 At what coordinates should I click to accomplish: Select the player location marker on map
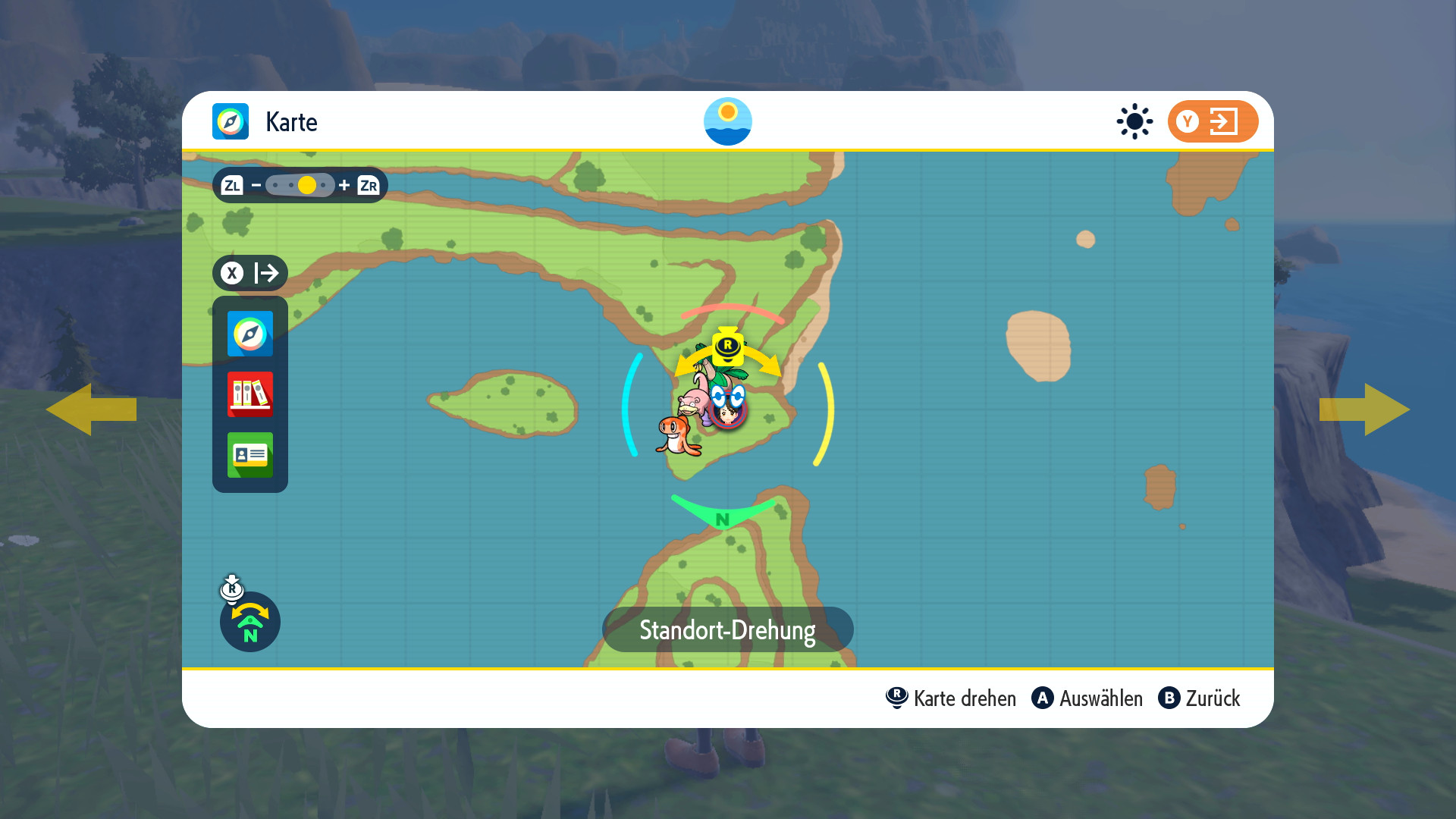coord(728,411)
